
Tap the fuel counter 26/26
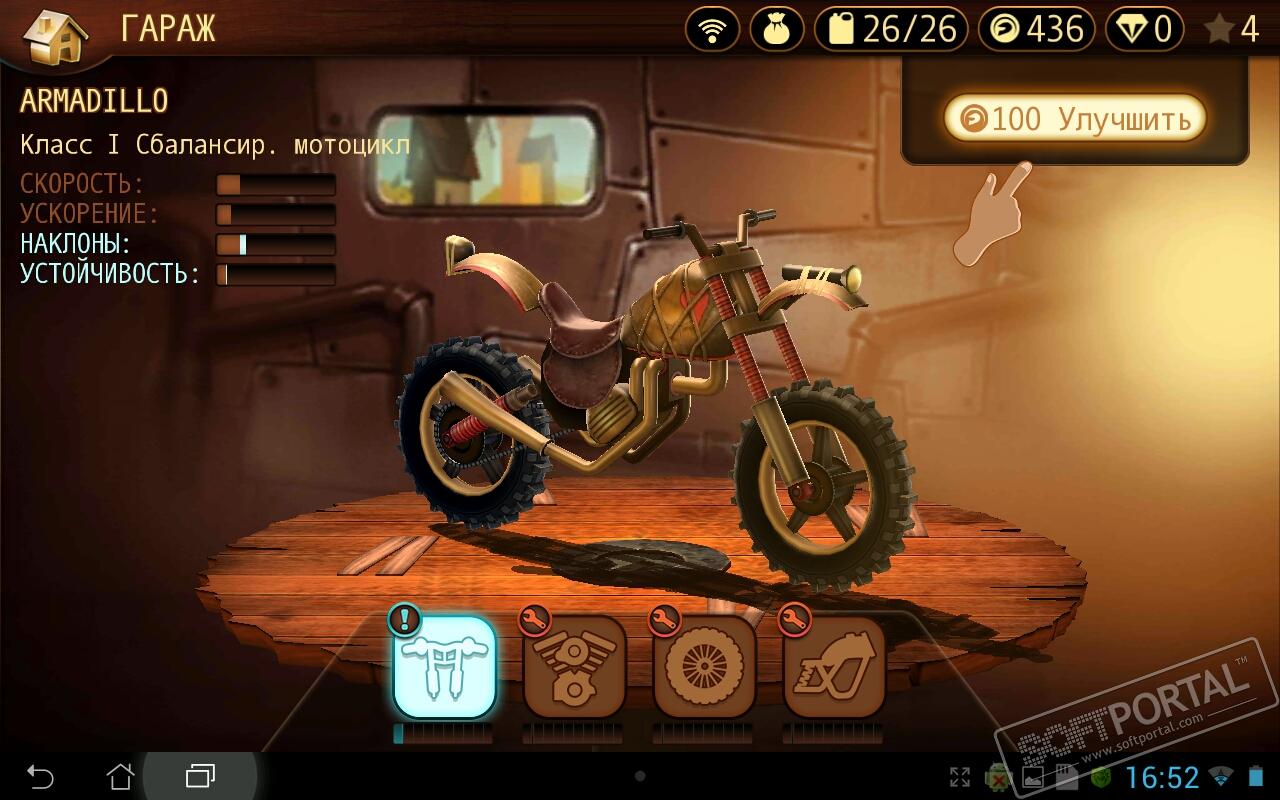click(x=891, y=29)
